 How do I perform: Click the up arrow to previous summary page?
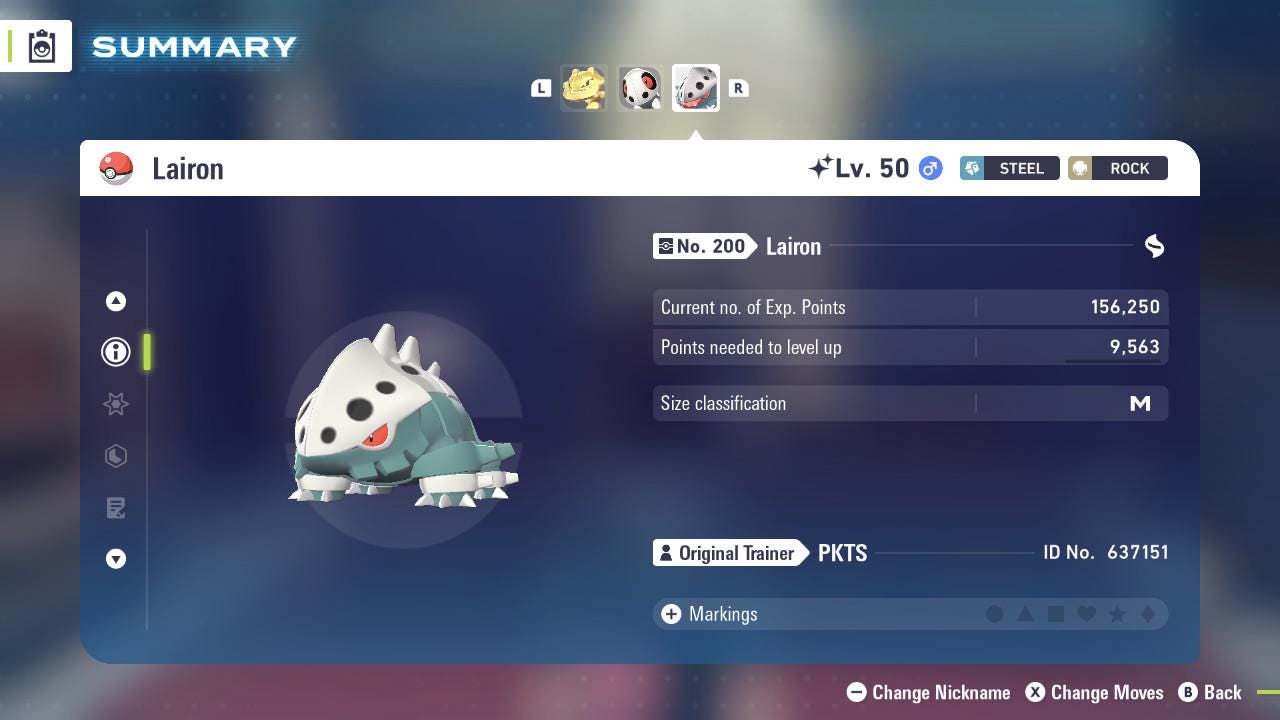pyautogui.click(x=116, y=301)
